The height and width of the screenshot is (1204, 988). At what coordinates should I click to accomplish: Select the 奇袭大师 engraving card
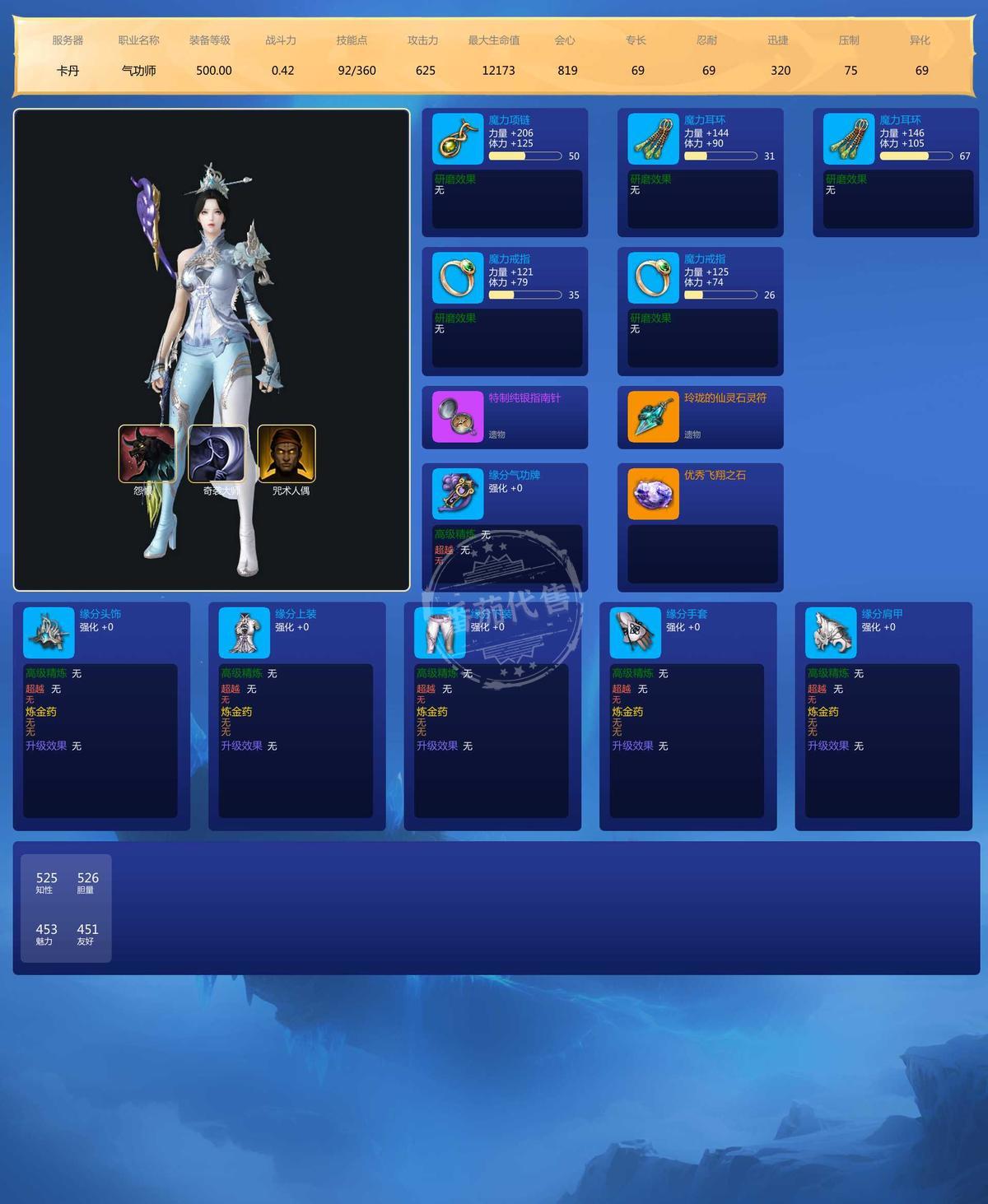pyautogui.click(x=217, y=453)
